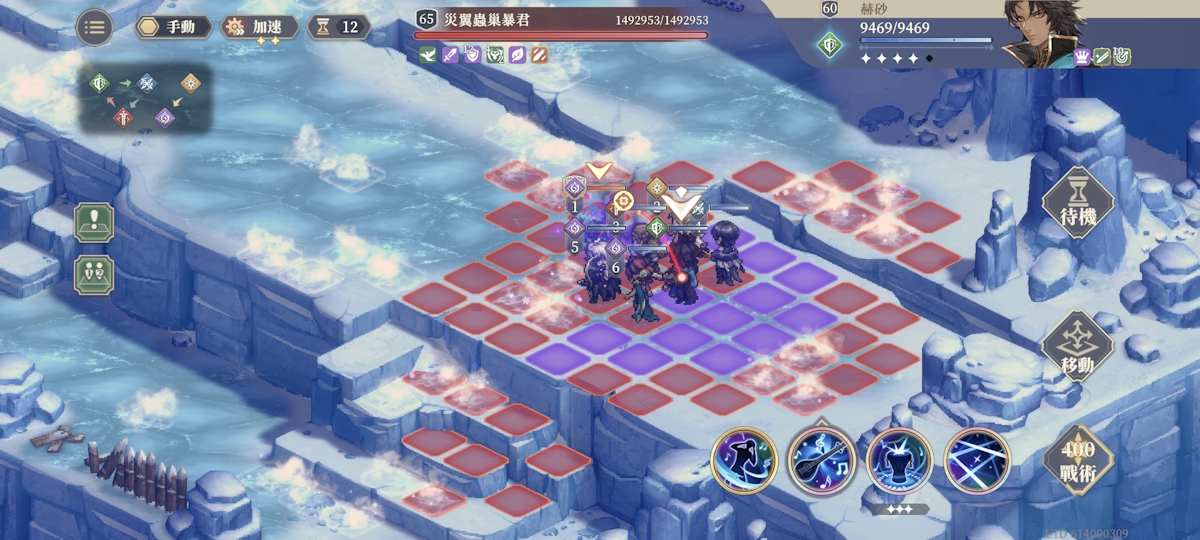Screen dimensions: 1200x540
Task: Click the green exclamation tile-info button
Action: click(x=94, y=222)
